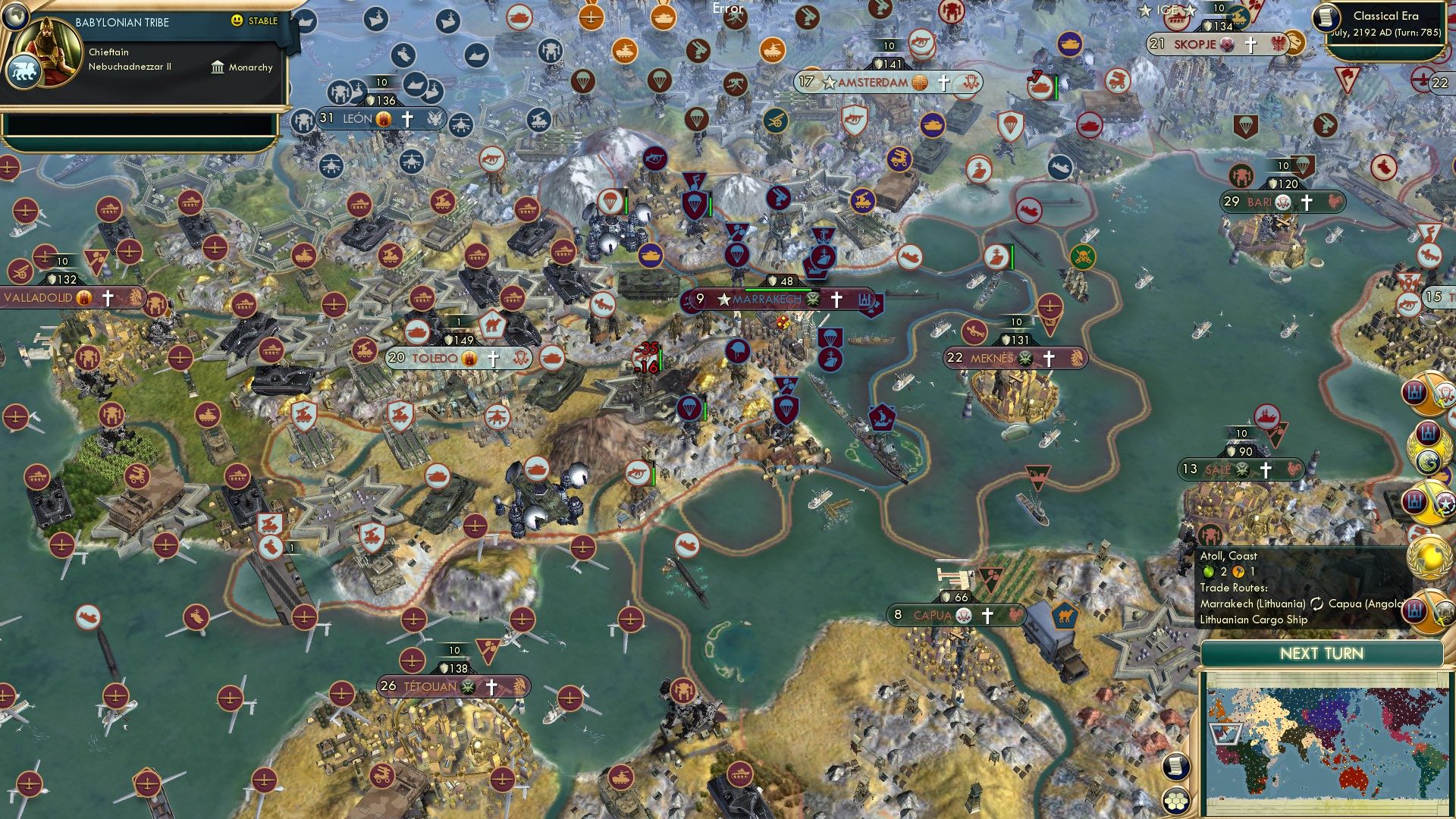The width and height of the screenshot is (1456, 819).
Task: Click the puppet icon on Bari's city banner
Action: (1282, 203)
